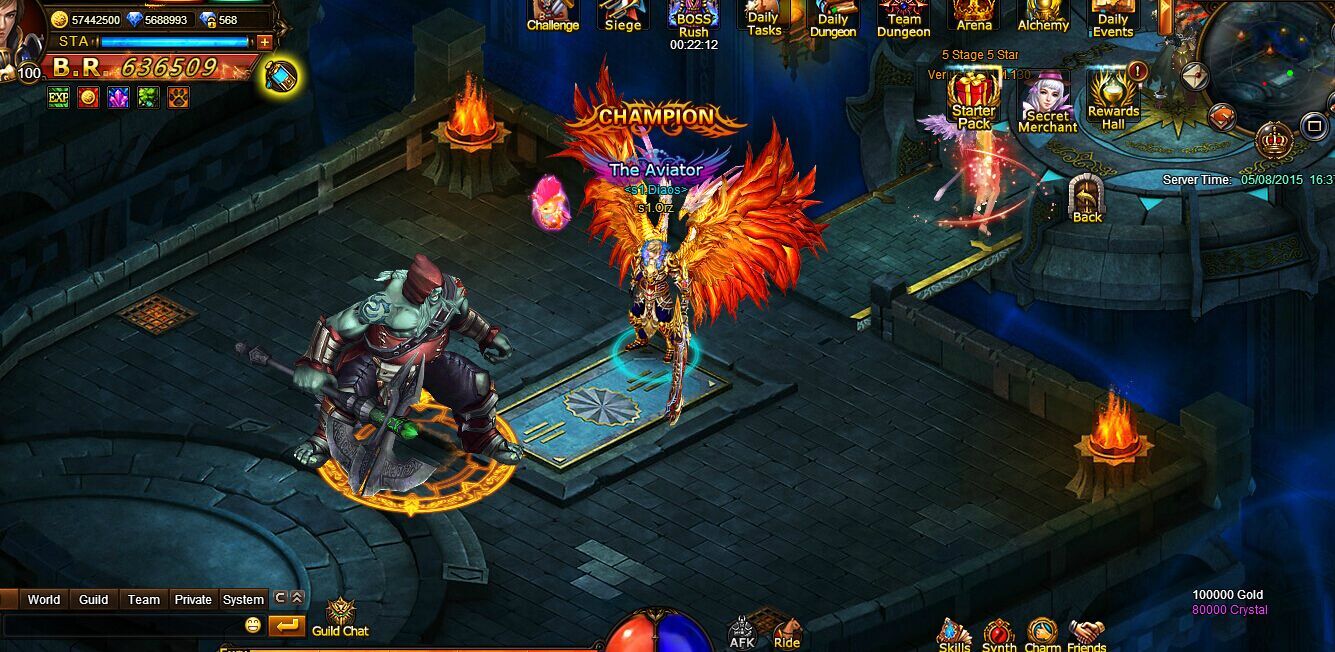Click the Back door button

point(1087,199)
